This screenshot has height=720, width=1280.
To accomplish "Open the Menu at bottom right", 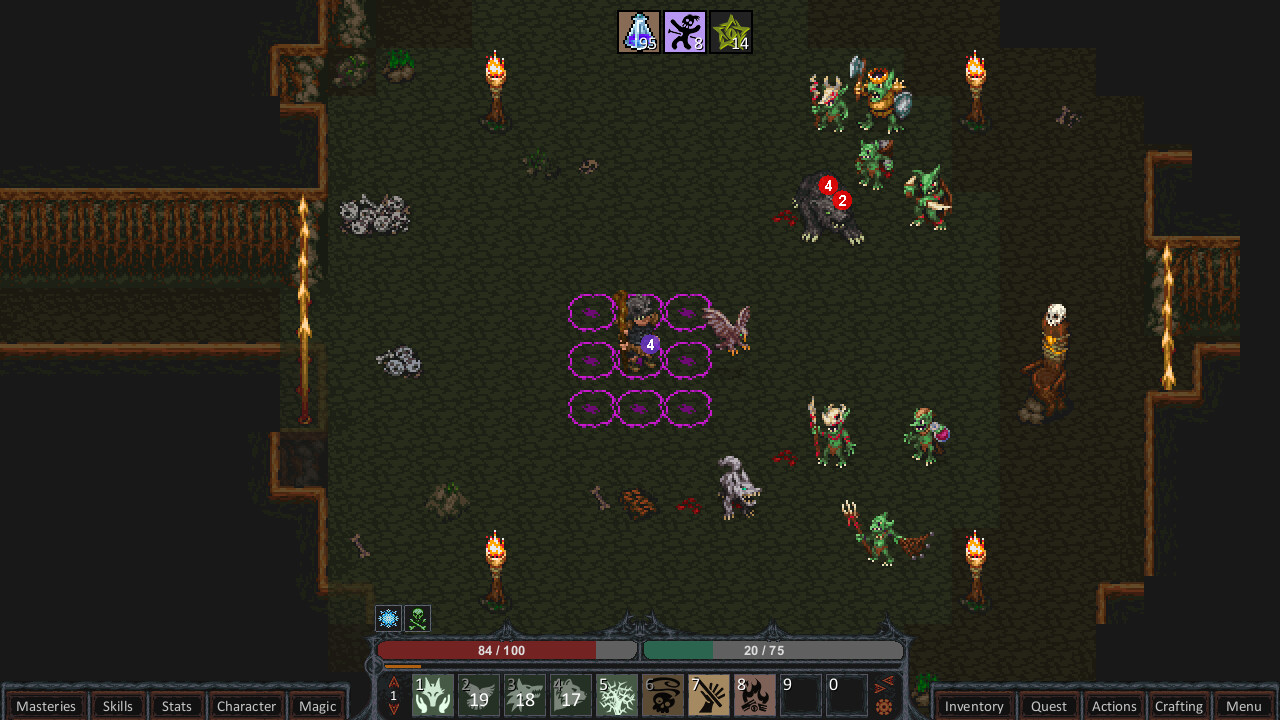I will (x=1243, y=706).
